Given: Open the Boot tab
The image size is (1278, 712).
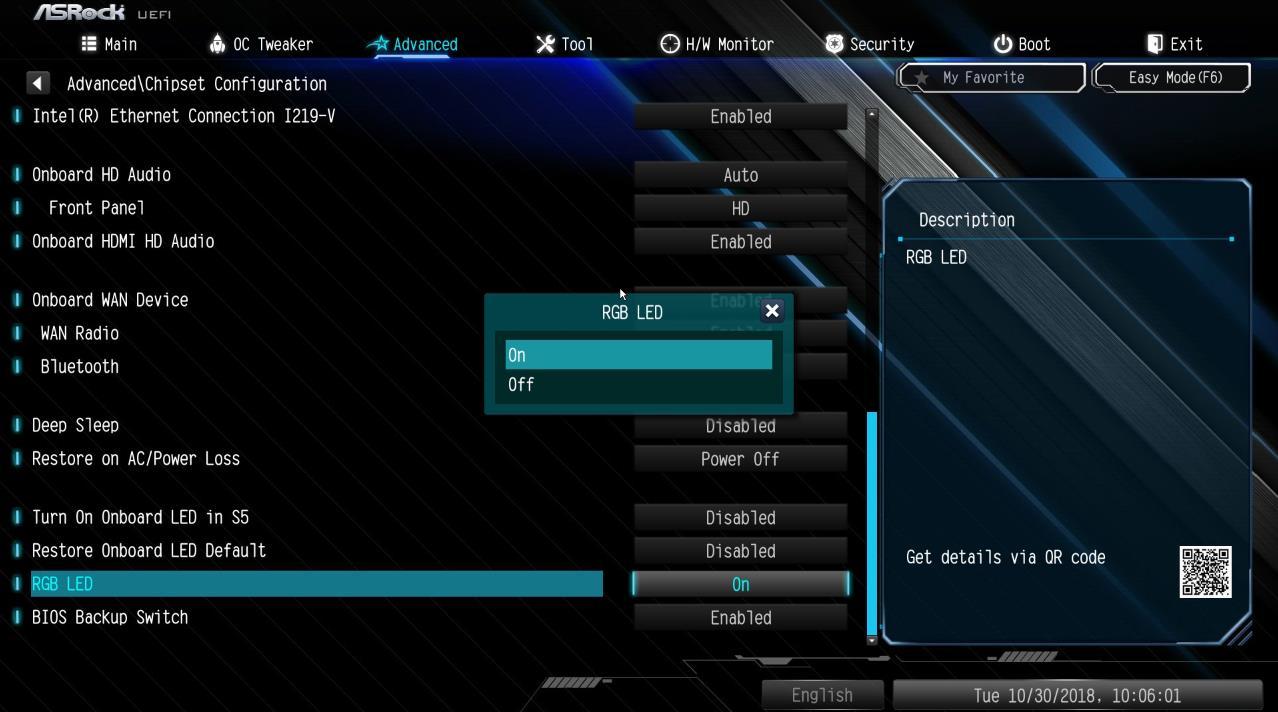Looking at the screenshot, I should [x=1022, y=44].
